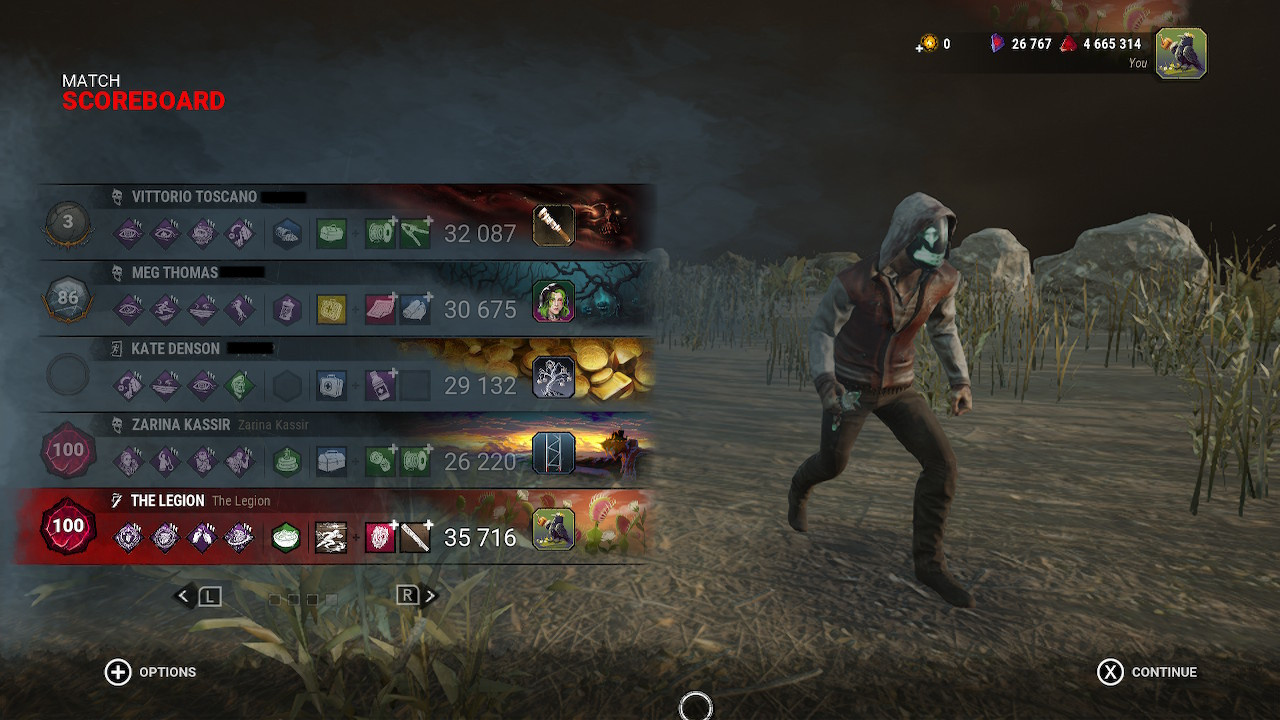Click Zarina's birthday cake offering icon

coord(287,460)
